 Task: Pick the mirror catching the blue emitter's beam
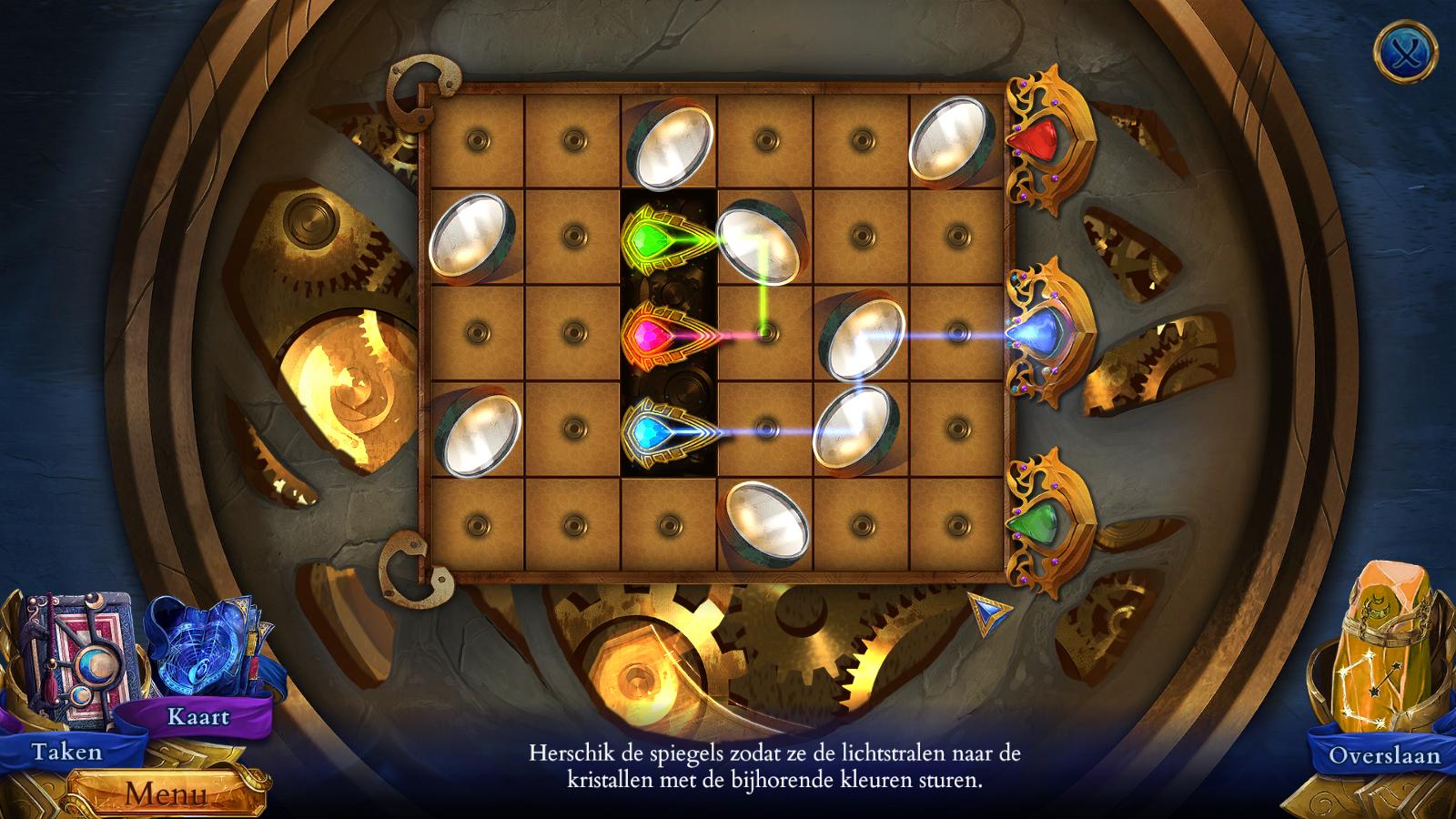coord(855,424)
